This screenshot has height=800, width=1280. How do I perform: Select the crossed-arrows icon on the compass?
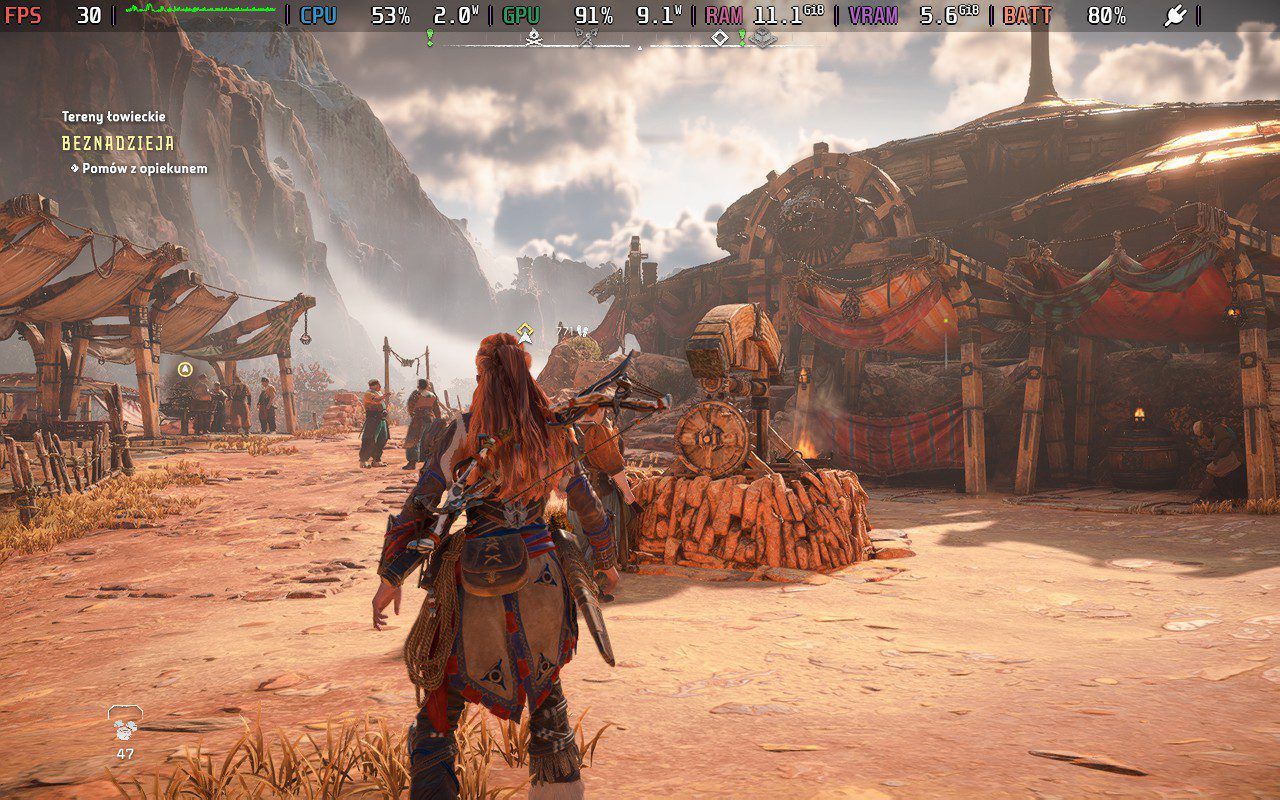[x=586, y=38]
